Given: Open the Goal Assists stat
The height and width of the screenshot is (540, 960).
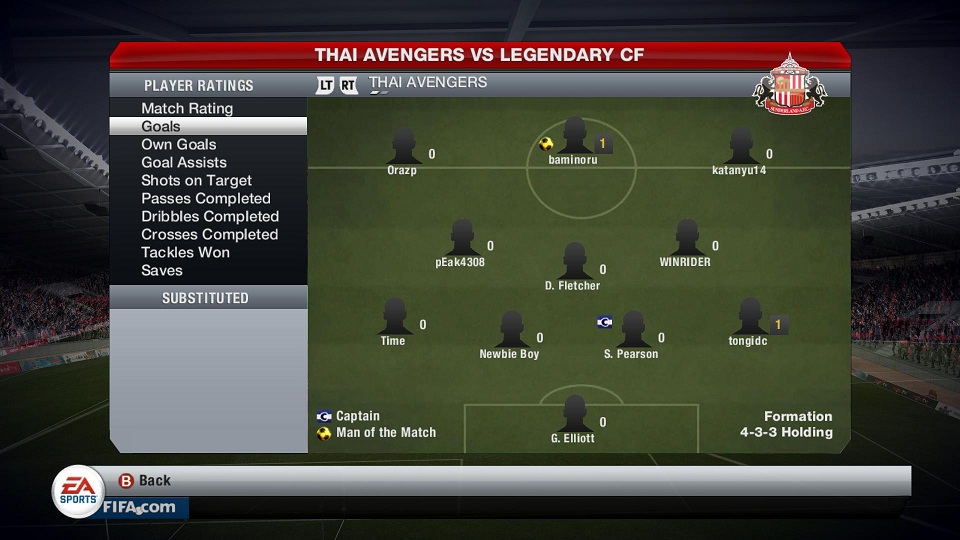Looking at the screenshot, I should (x=184, y=162).
